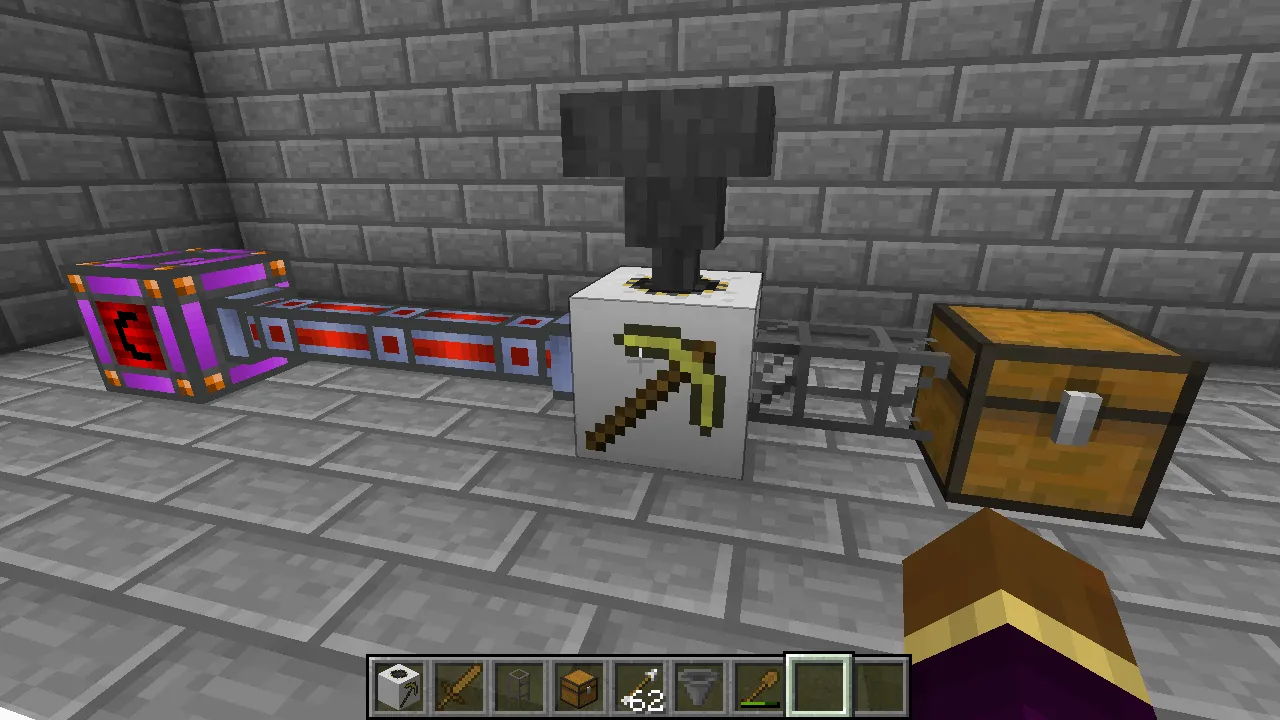Toggle the last empty hotbar slot
Viewport: 1280px width, 720px height.
point(879,683)
